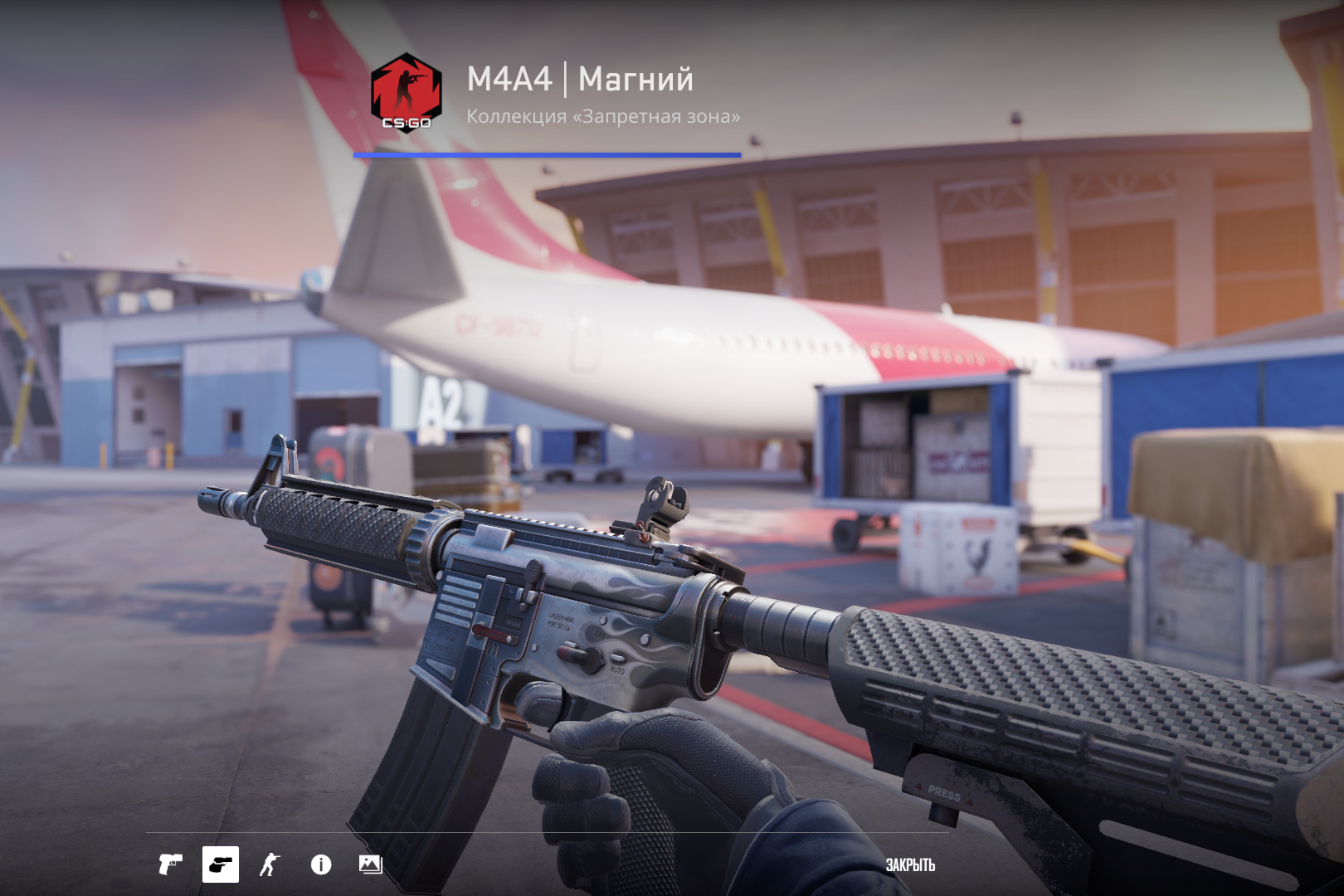The height and width of the screenshot is (896, 1344).
Task: Open the picture background selector icon
Action: tap(370, 864)
